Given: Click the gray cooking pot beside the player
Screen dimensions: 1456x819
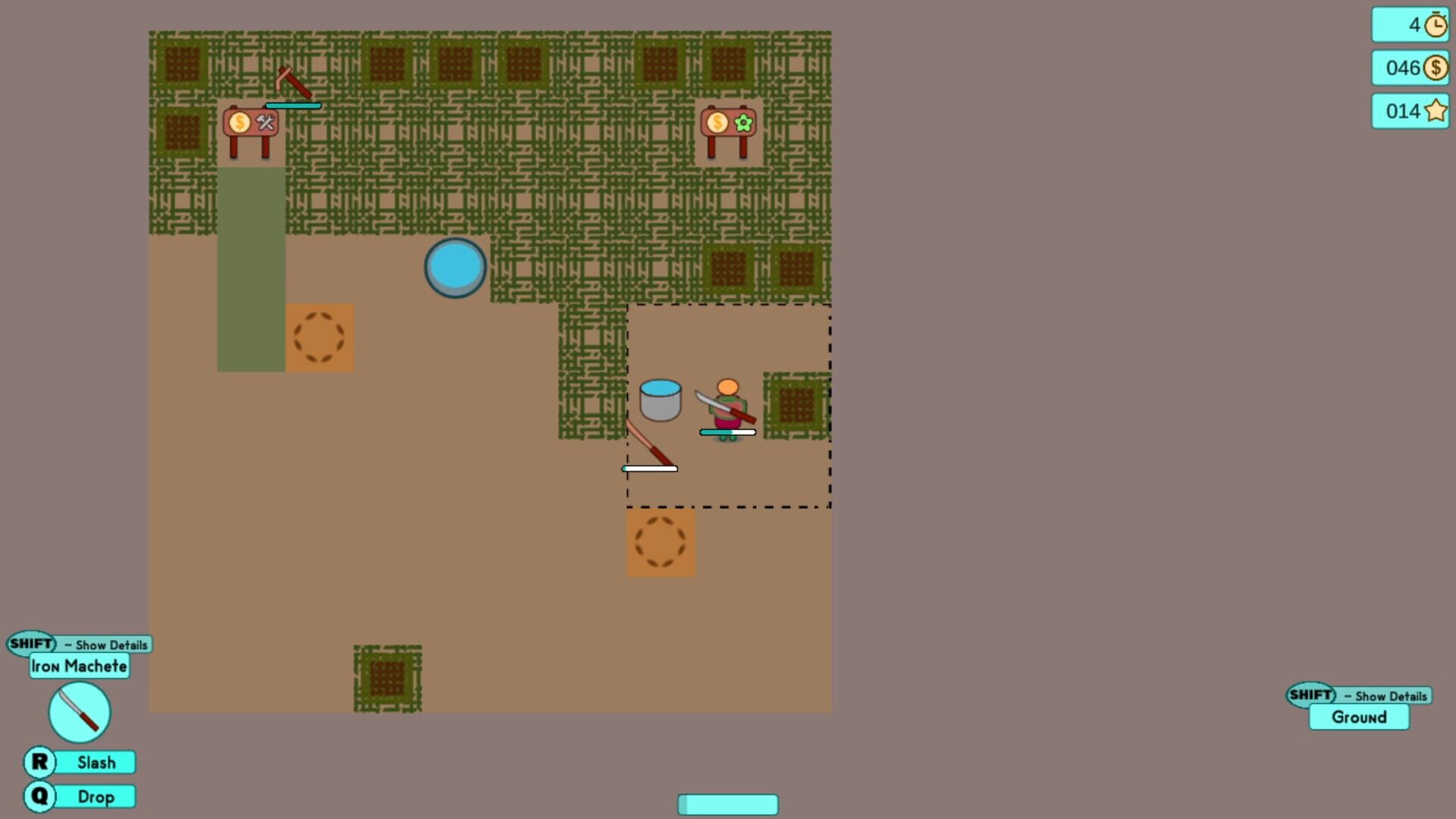Looking at the screenshot, I should tap(661, 402).
